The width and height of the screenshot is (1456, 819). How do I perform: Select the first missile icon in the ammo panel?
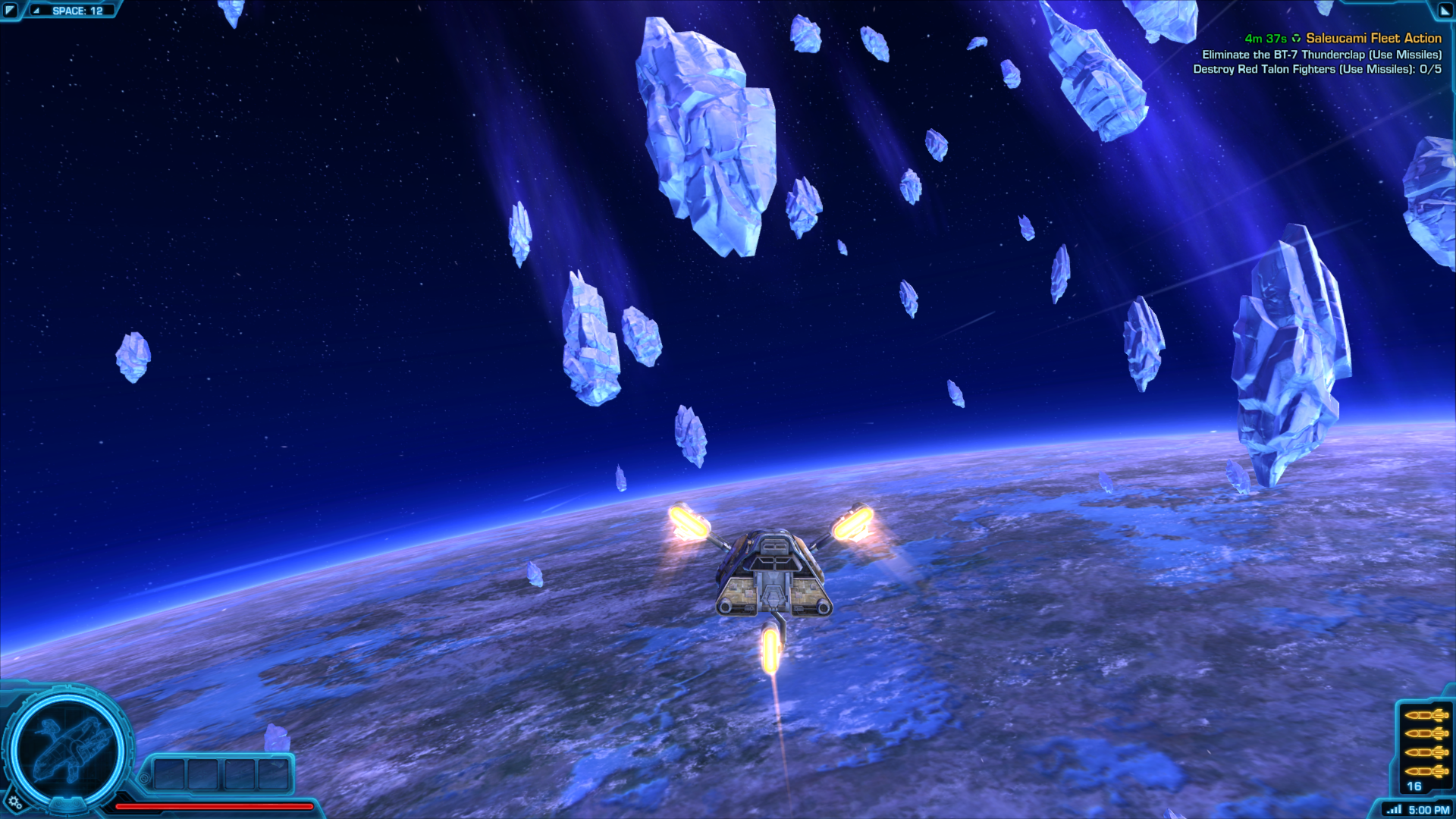tap(1427, 714)
